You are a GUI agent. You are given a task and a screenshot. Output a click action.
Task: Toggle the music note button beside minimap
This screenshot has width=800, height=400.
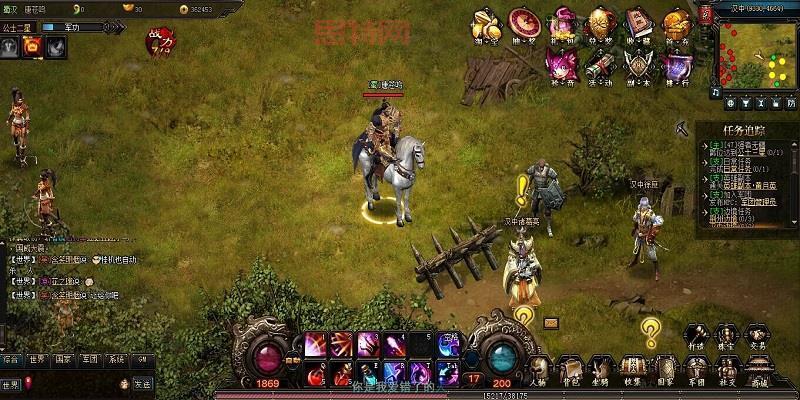coord(716,92)
